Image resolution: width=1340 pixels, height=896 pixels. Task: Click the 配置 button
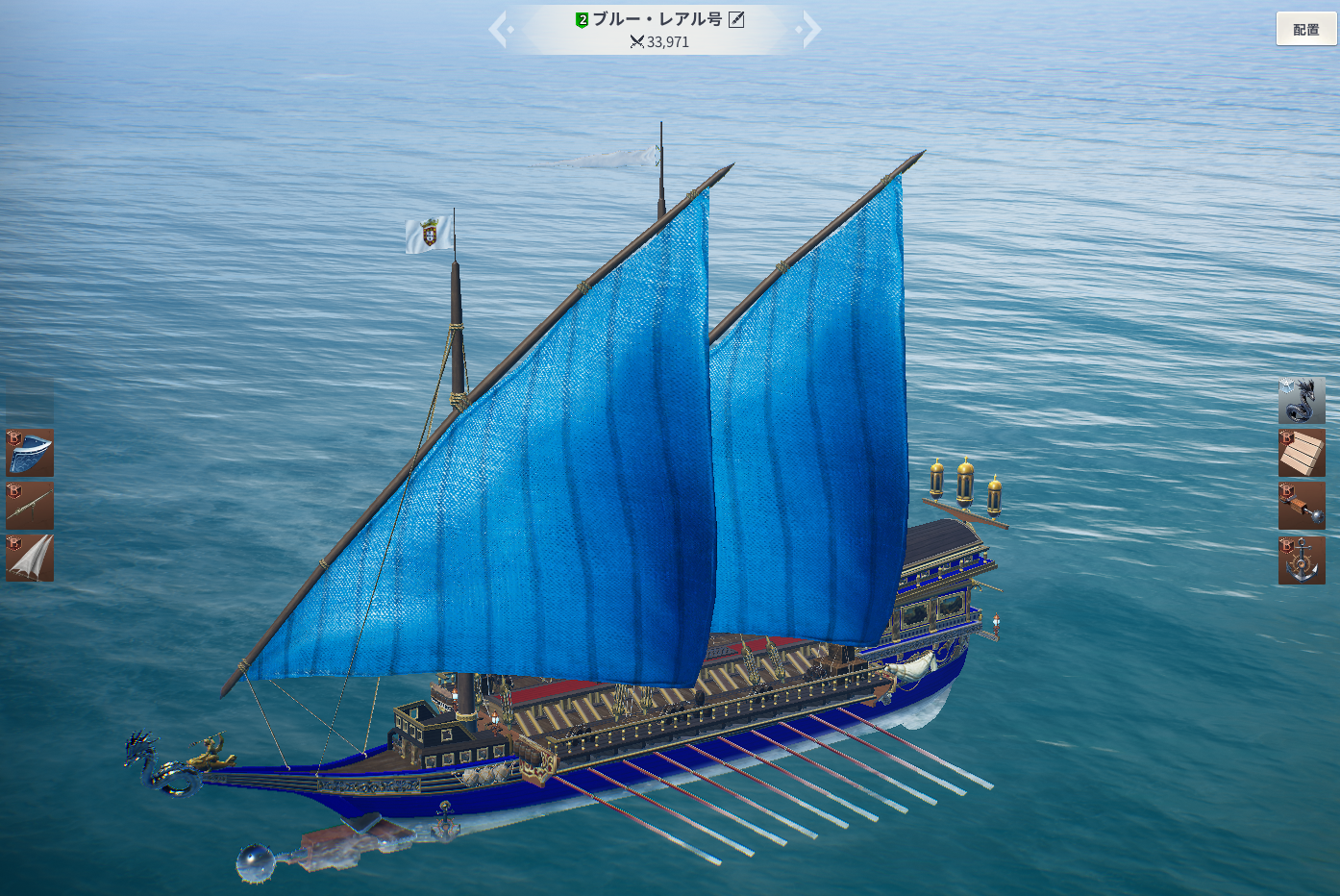tap(1305, 29)
